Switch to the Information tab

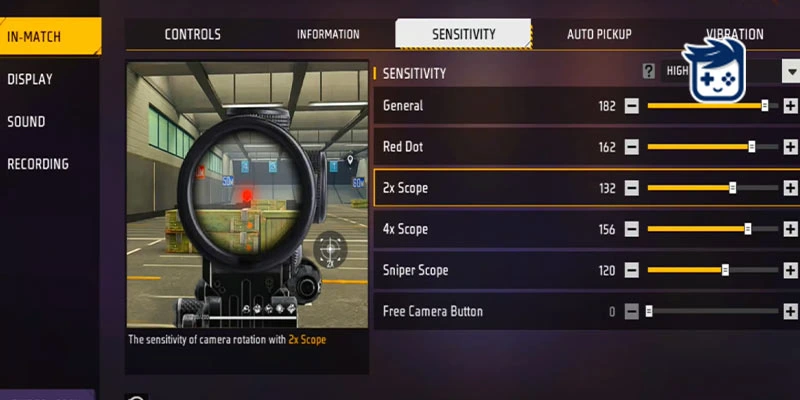[328, 34]
